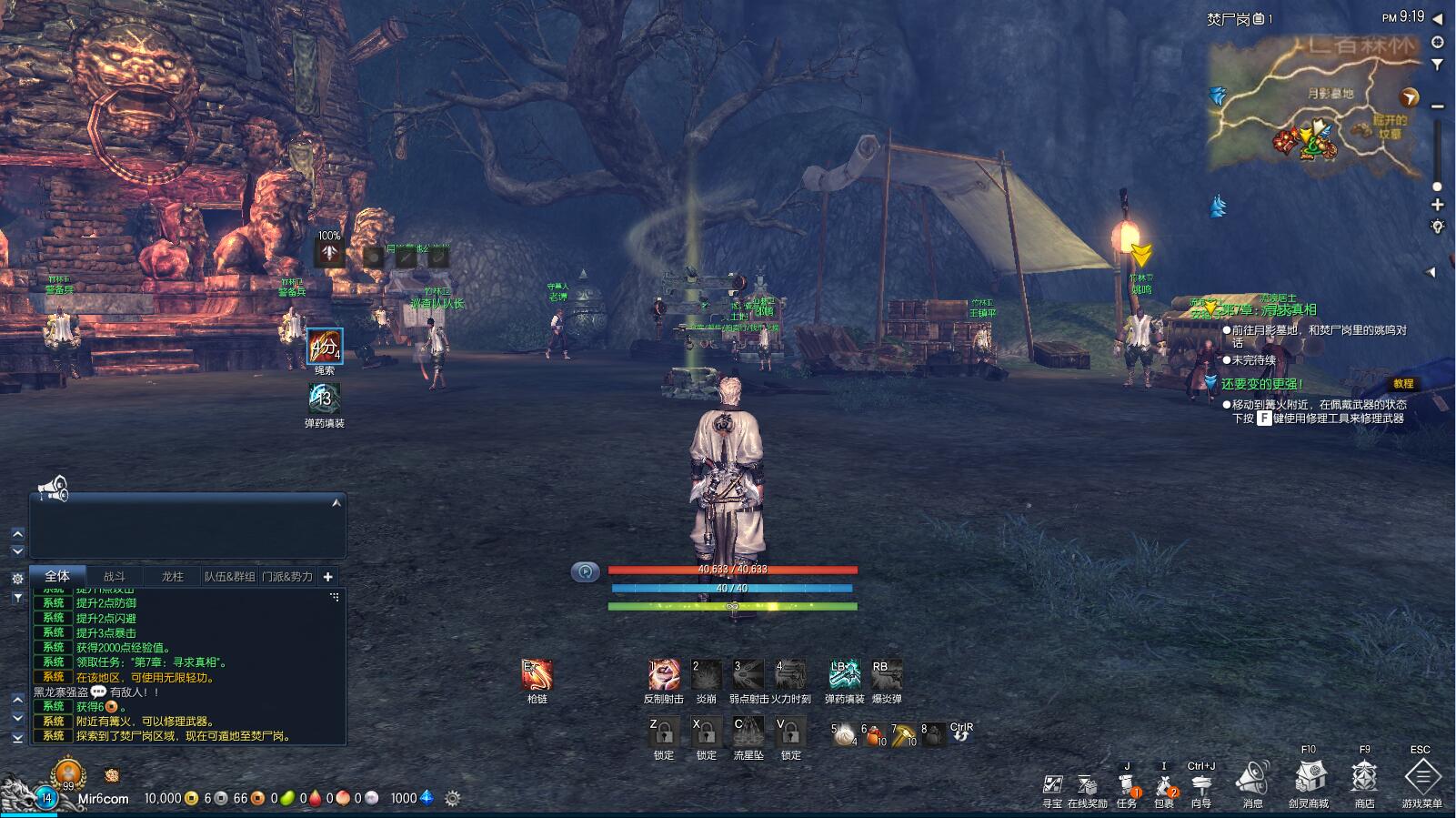Viewport: 1456px width, 818px height.
Task: Activate the 弹药填装 reload skill in hotbar
Action: coord(844,675)
